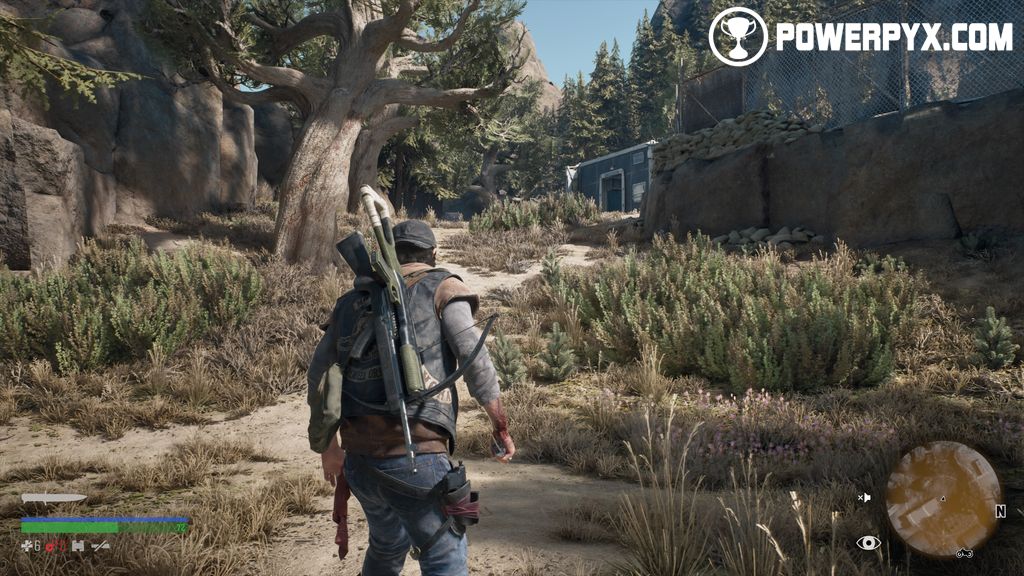Viewport: 1024px width, 576px height.
Task: Select the knife melee weapon icon
Action: [53, 498]
